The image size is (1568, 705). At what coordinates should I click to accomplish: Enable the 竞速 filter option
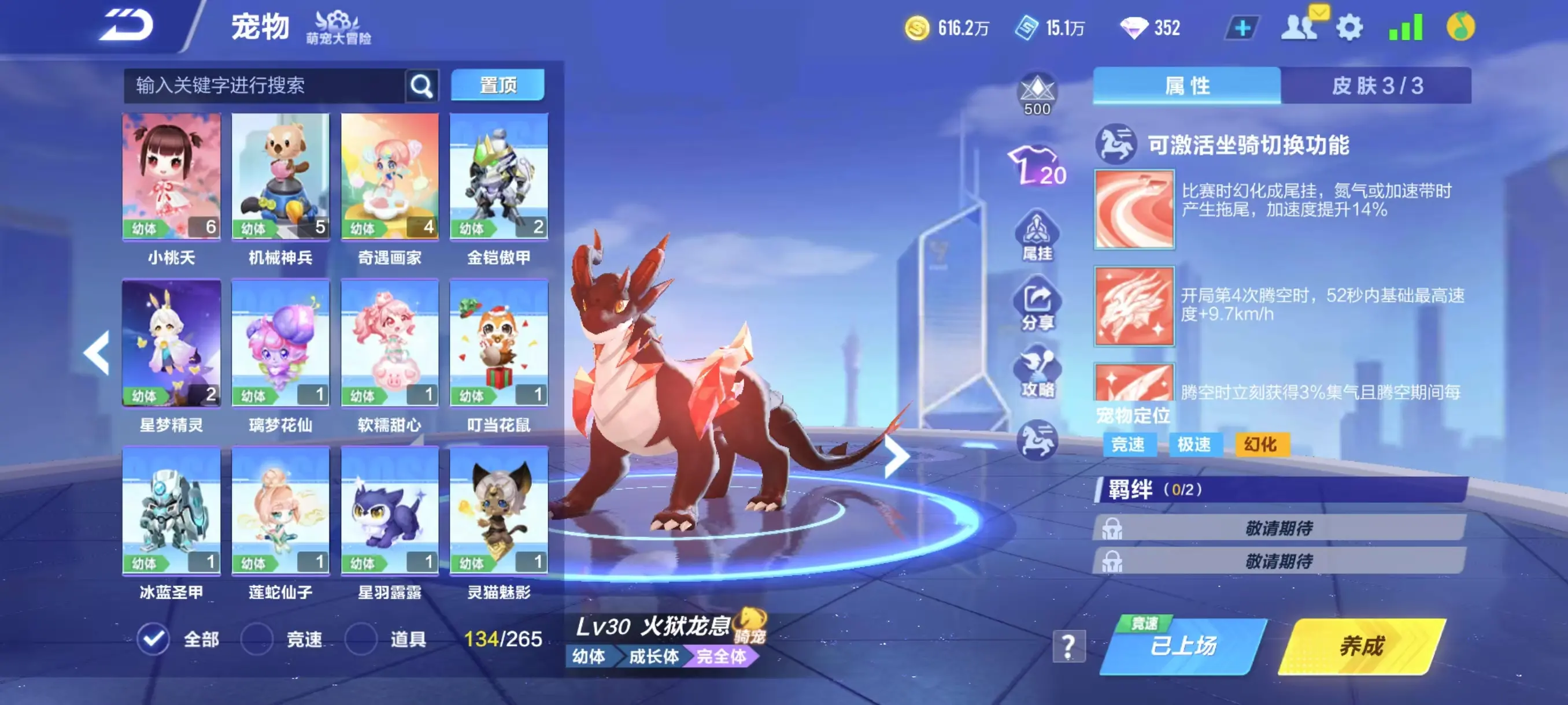click(256, 640)
